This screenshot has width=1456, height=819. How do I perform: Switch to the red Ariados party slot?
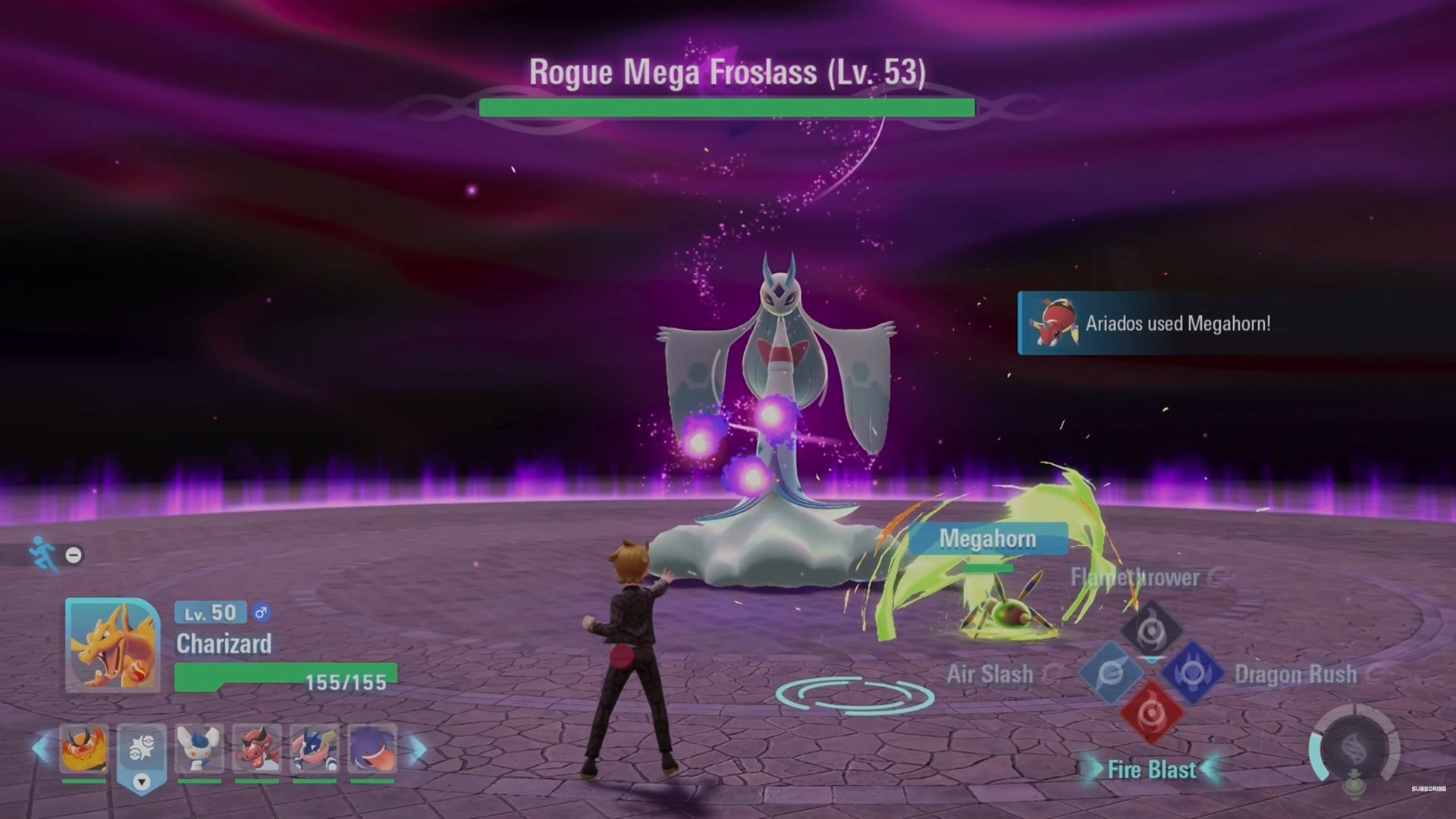coord(256,748)
